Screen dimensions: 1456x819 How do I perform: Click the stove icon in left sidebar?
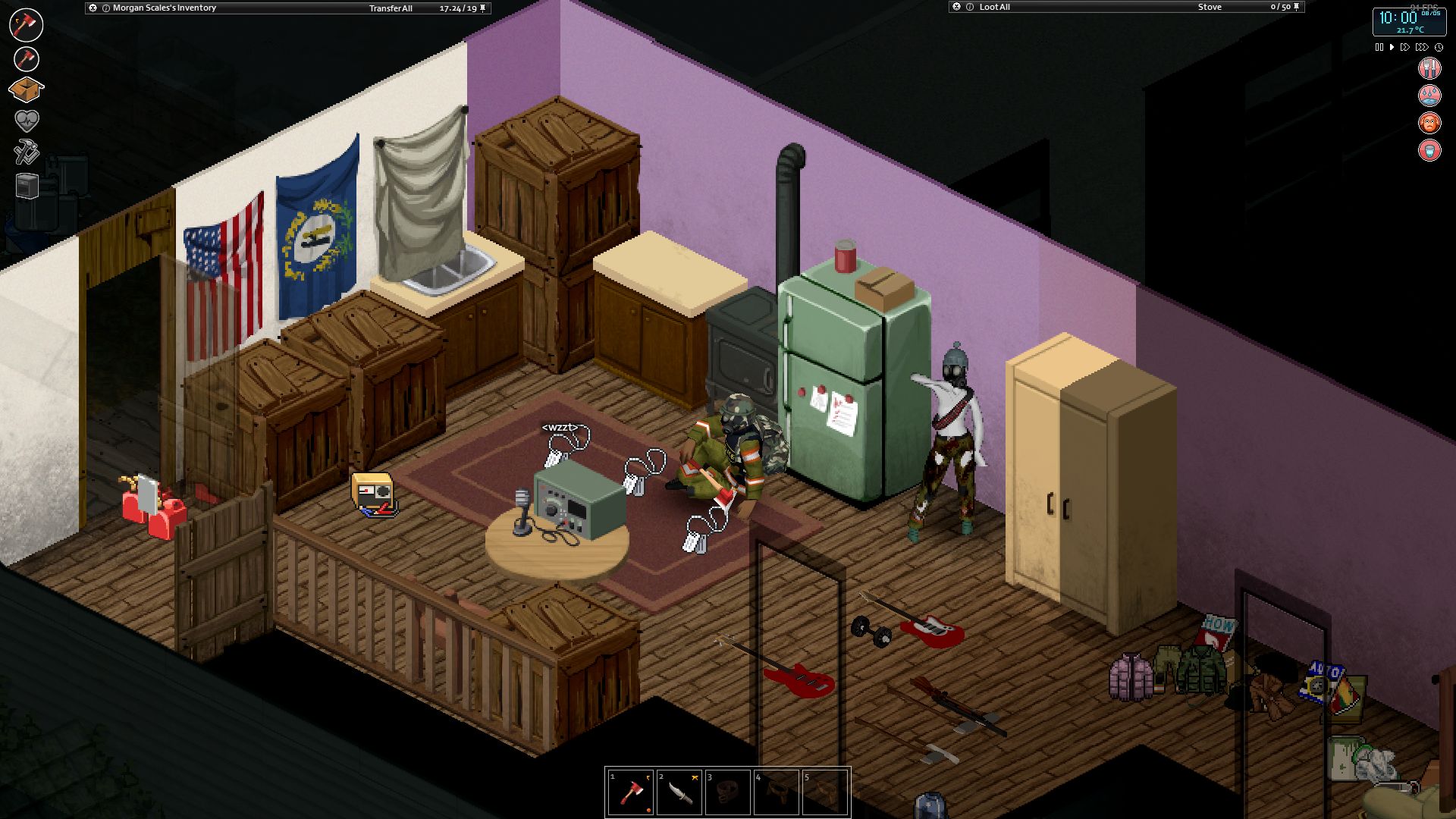27,186
